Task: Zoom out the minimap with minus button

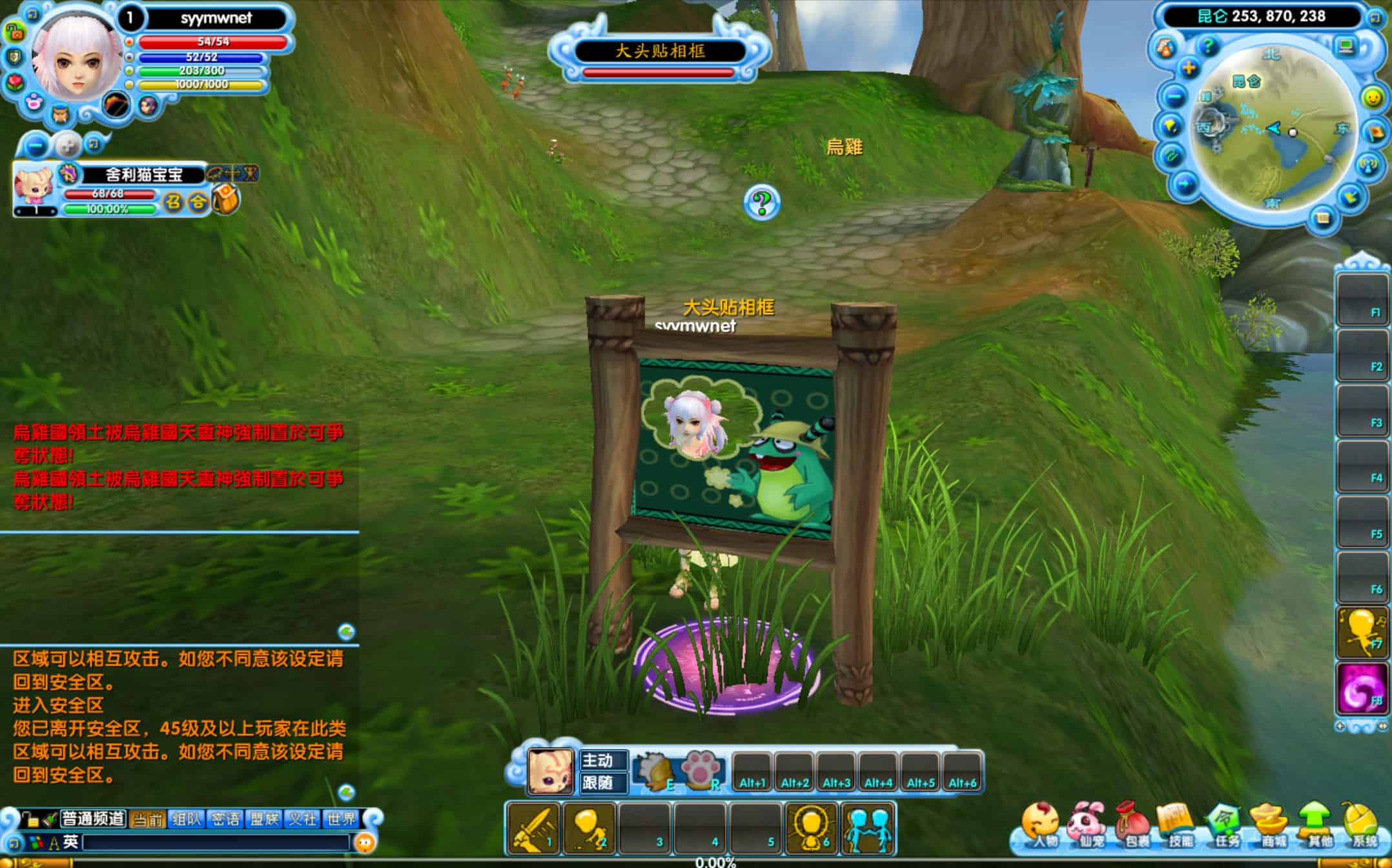Action: coord(1174,97)
